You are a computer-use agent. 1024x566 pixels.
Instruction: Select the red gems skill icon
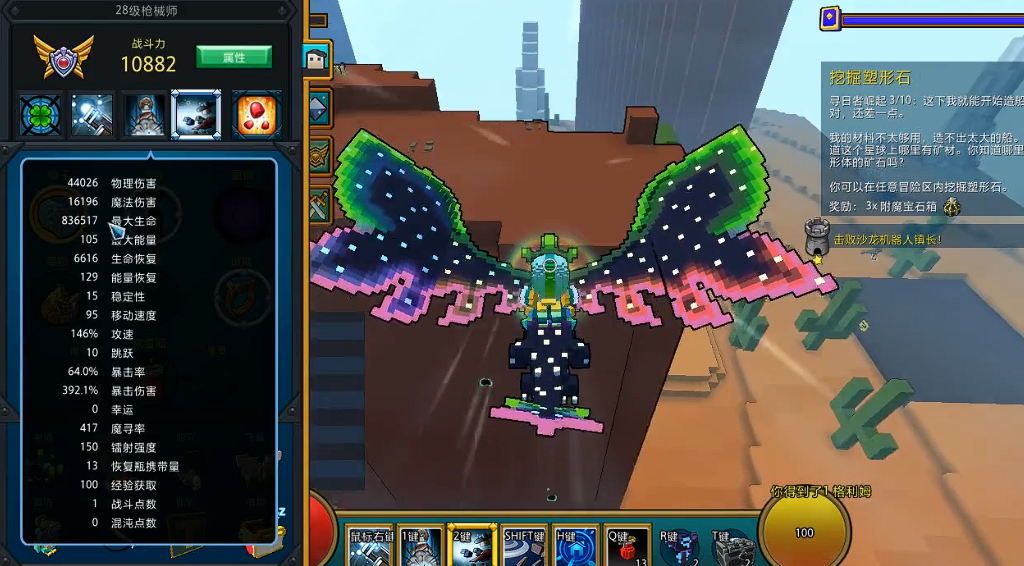[x=256, y=114]
